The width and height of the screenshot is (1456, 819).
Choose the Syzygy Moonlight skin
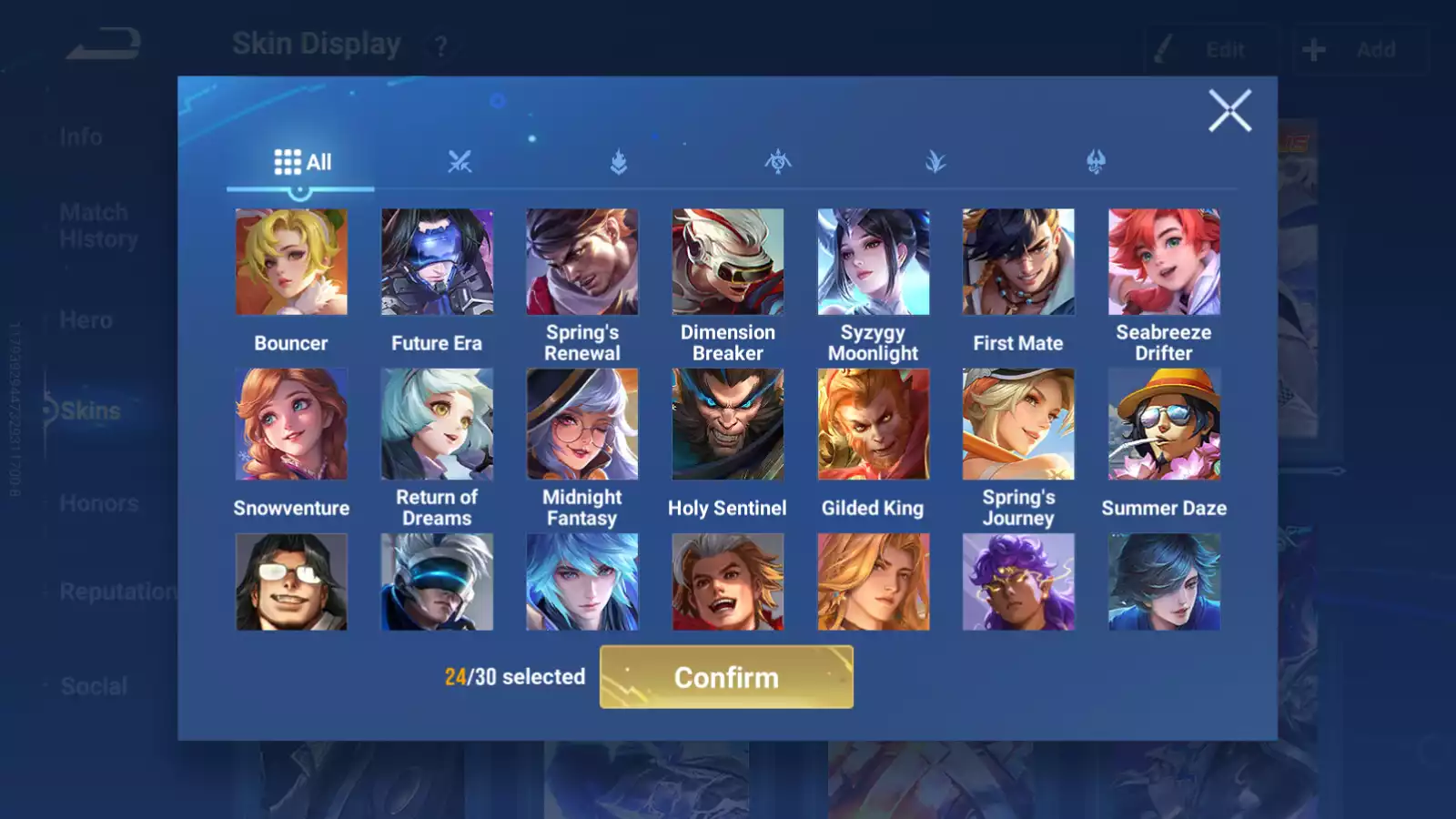click(x=874, y=262)
